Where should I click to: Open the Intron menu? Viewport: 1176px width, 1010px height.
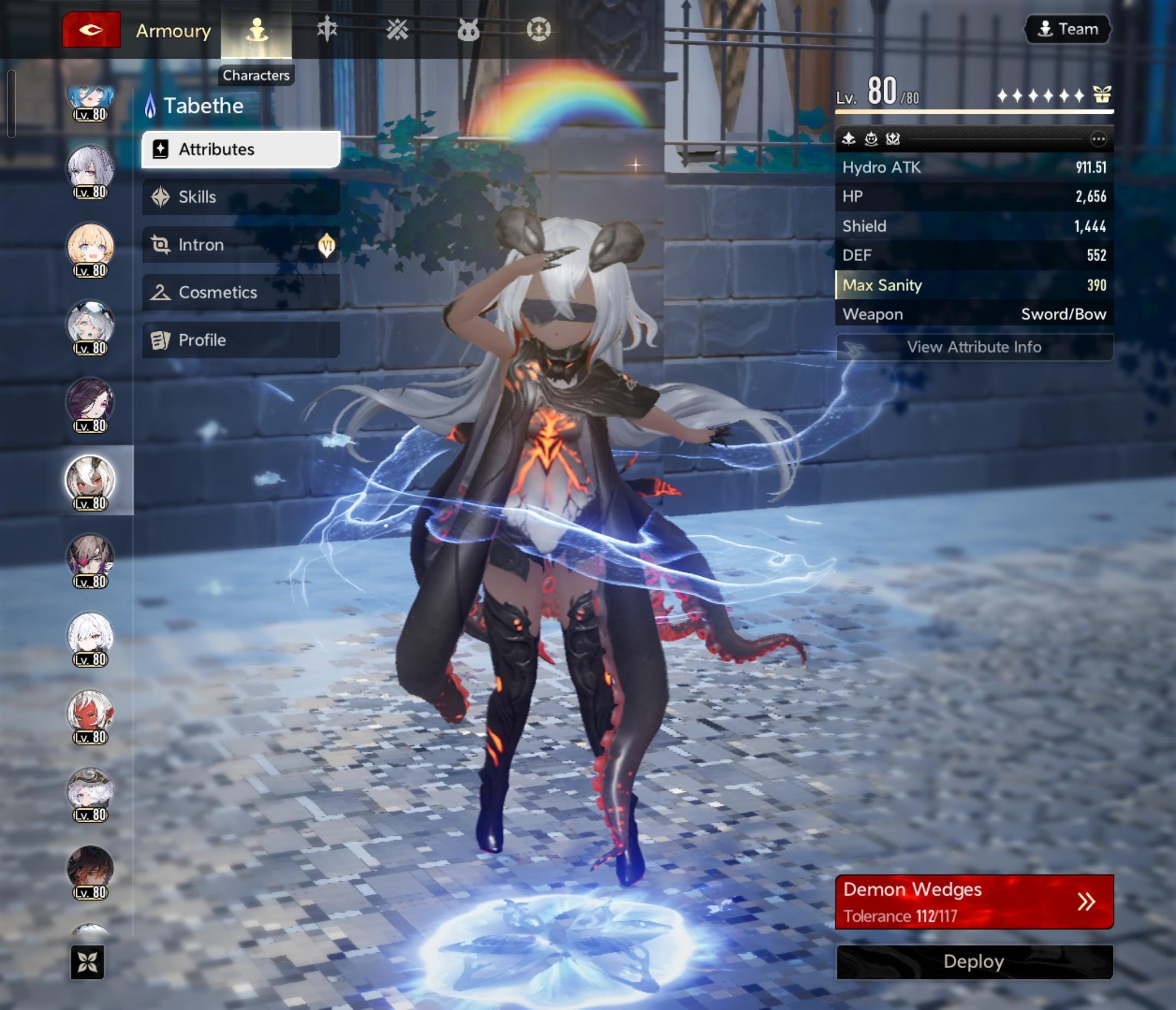241,244
